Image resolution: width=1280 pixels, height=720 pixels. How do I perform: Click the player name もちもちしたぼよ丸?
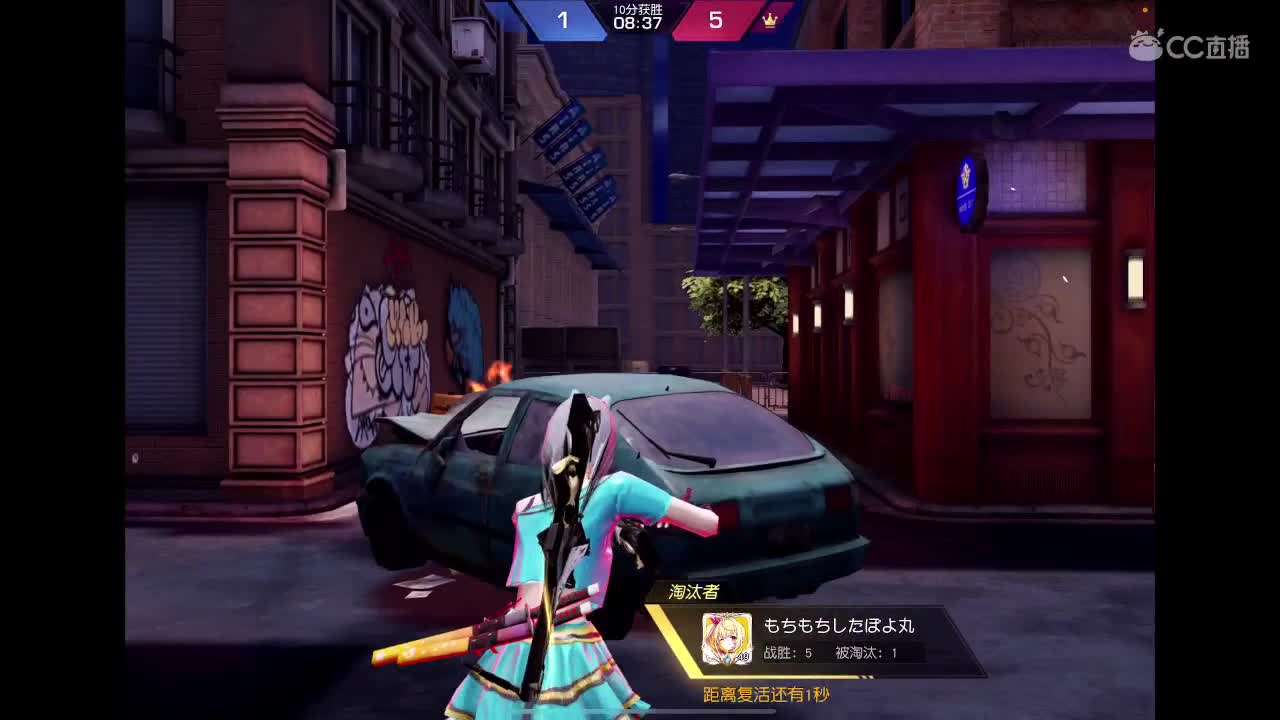click(840, 624)
